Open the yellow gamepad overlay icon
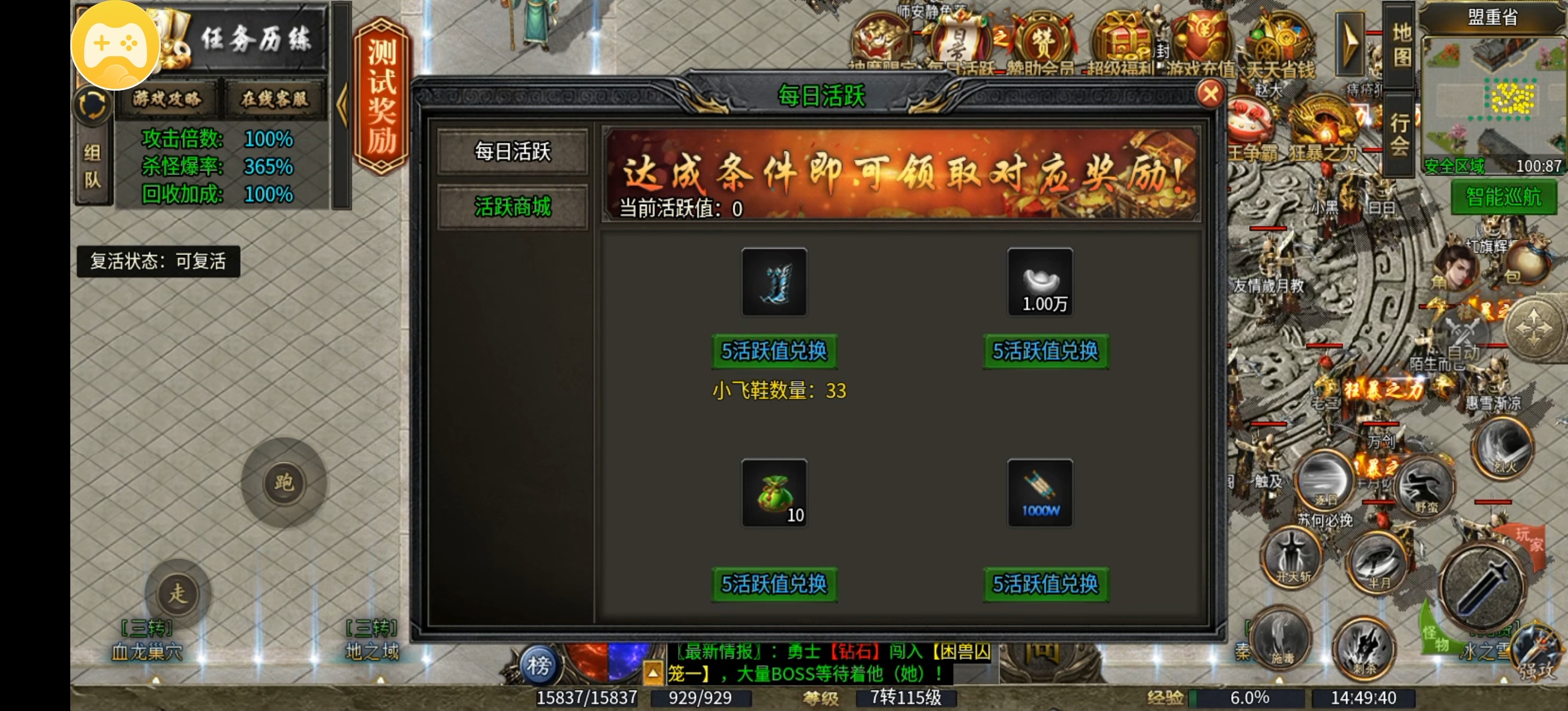The width and height of the screenshot is (1568, 711). coord(116,45)
